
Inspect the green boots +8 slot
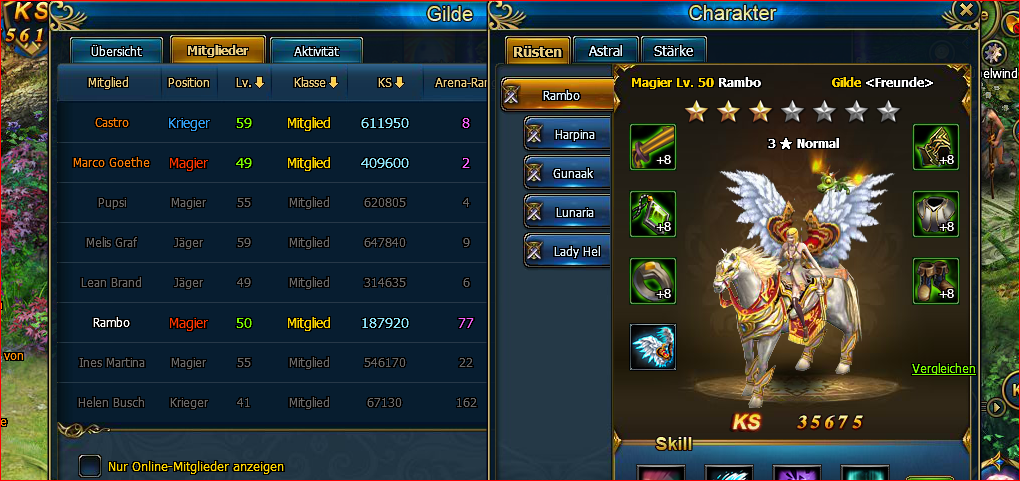(935, 281)
